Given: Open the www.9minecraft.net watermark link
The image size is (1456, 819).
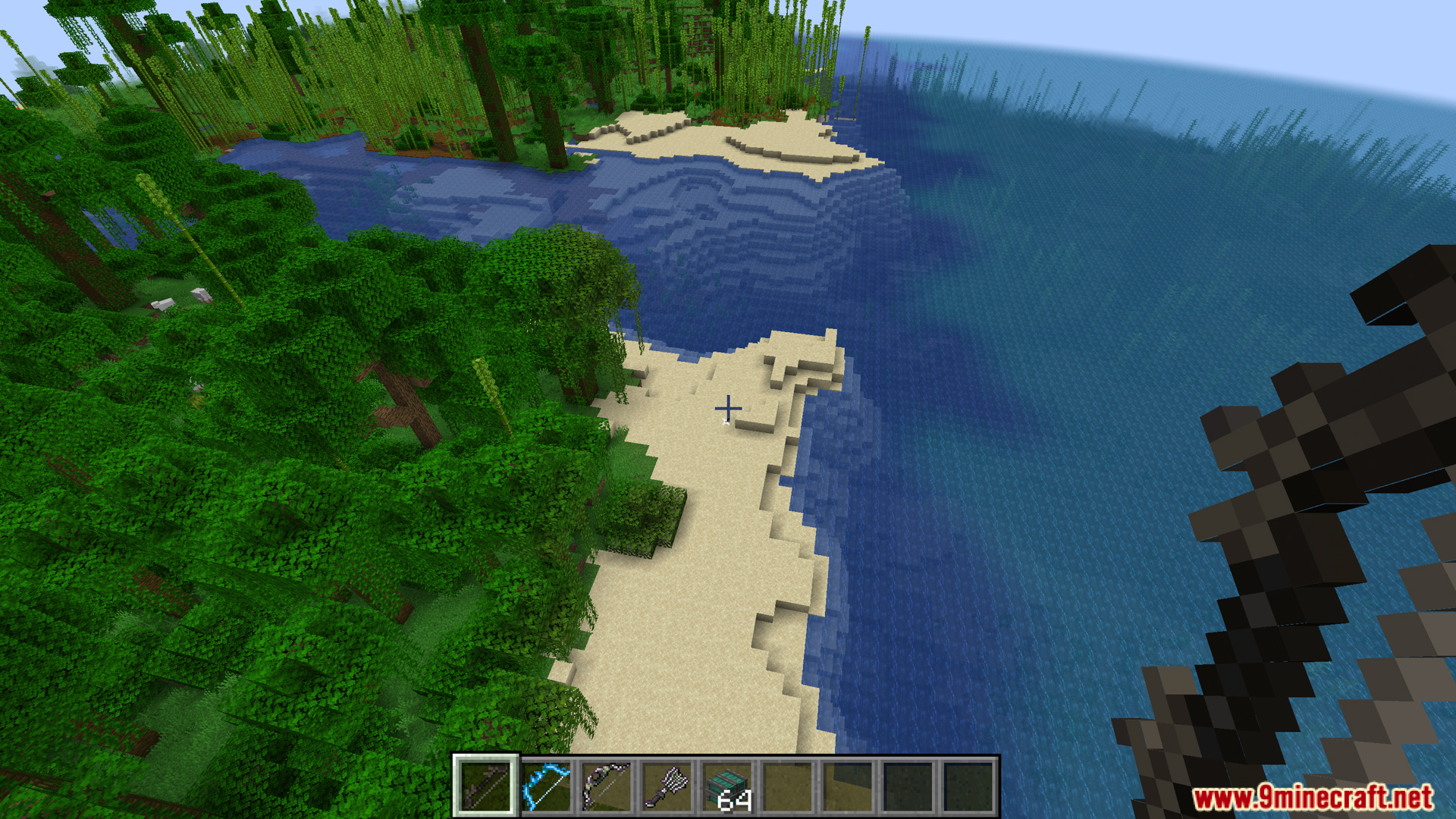Looking at the screenshot, I should (1312, 798).
